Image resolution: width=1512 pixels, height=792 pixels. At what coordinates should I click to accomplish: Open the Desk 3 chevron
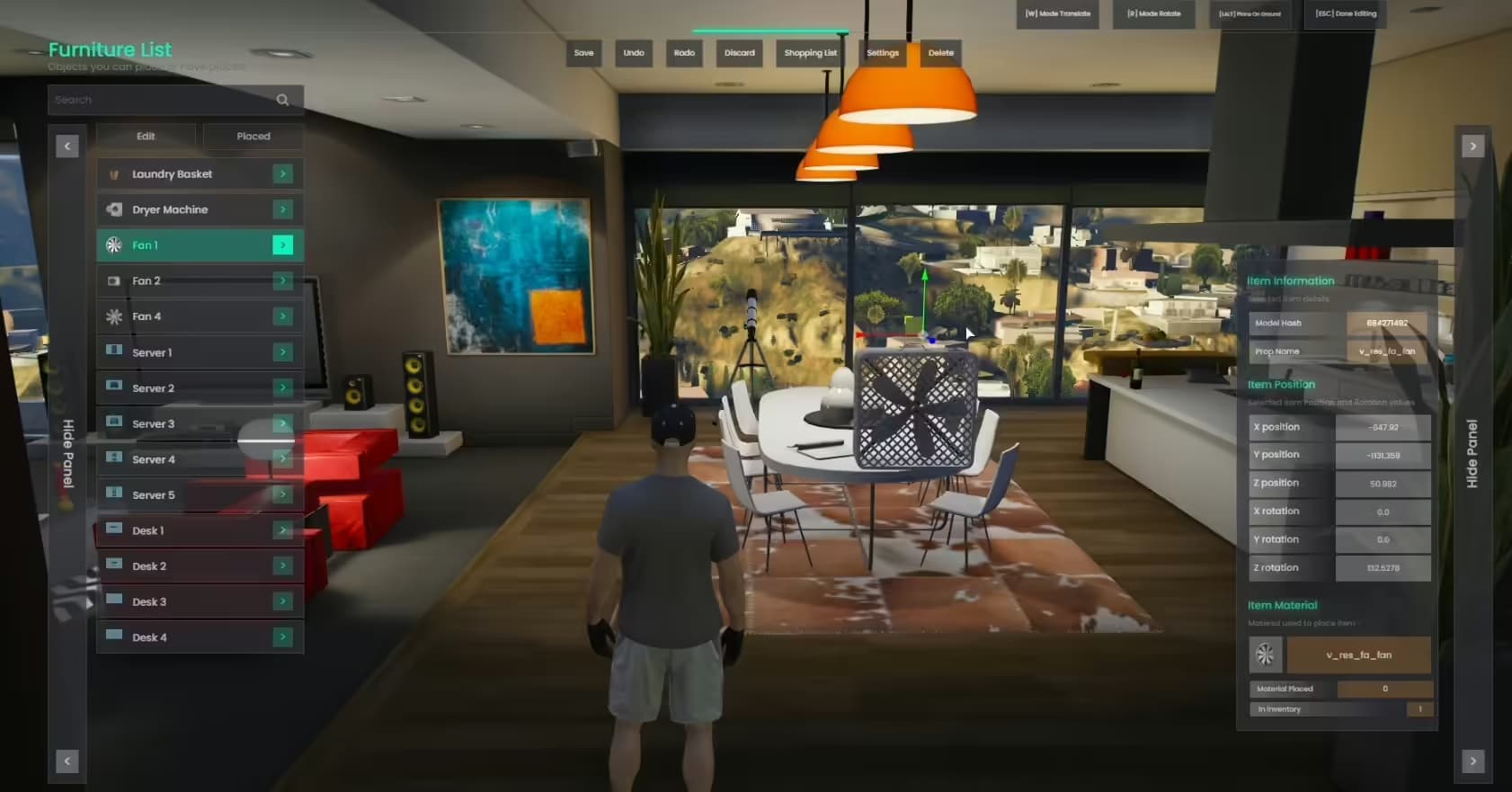282,601
